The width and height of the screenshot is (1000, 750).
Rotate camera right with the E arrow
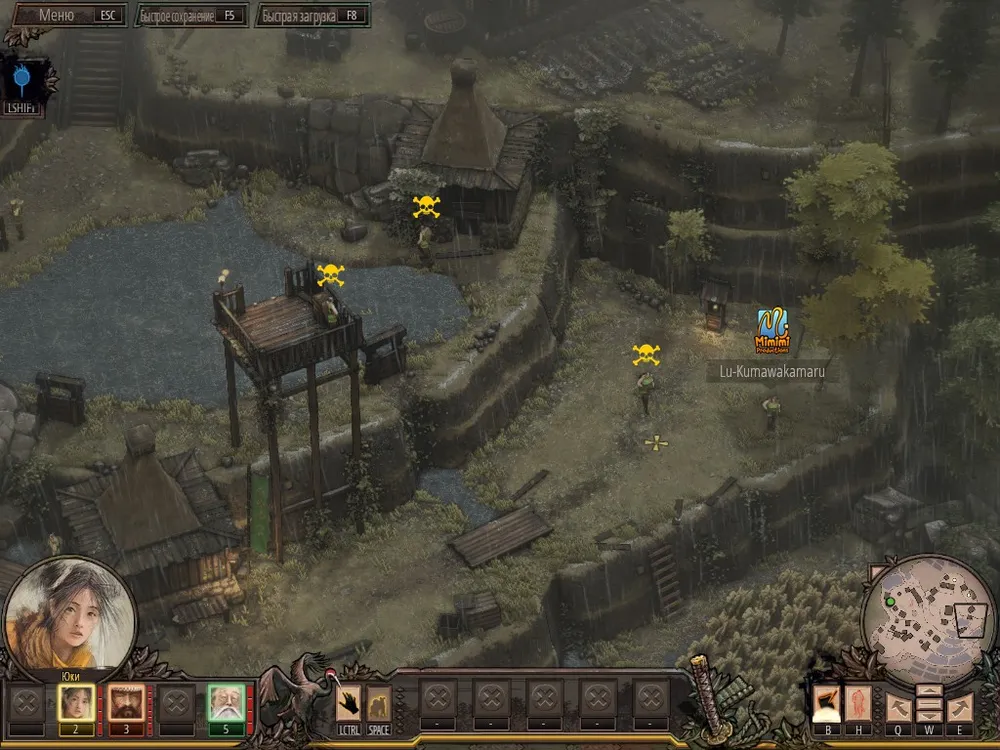point(959,707)
